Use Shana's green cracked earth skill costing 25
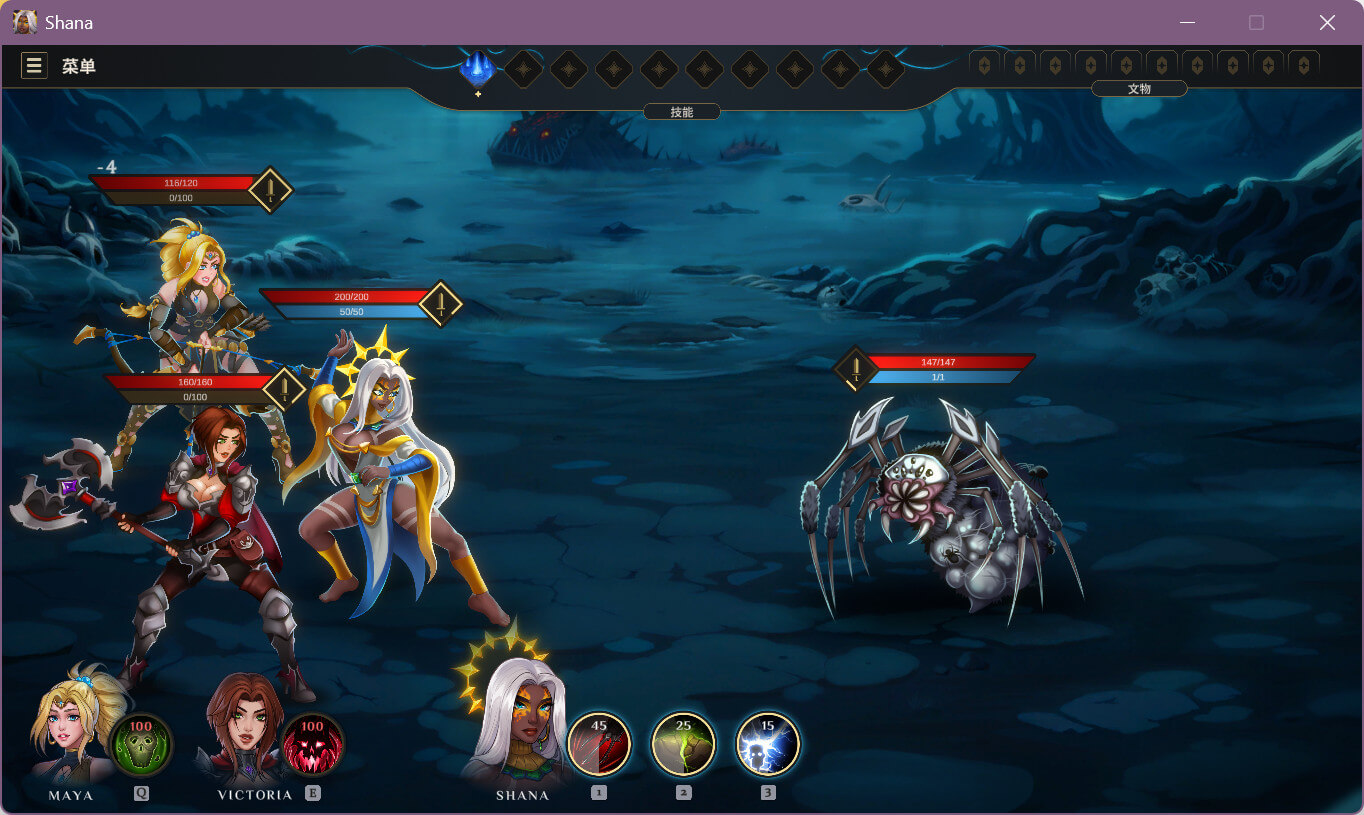Viewport: 1364px width, 815px height. pyautogui.click(x=683, y=744)
